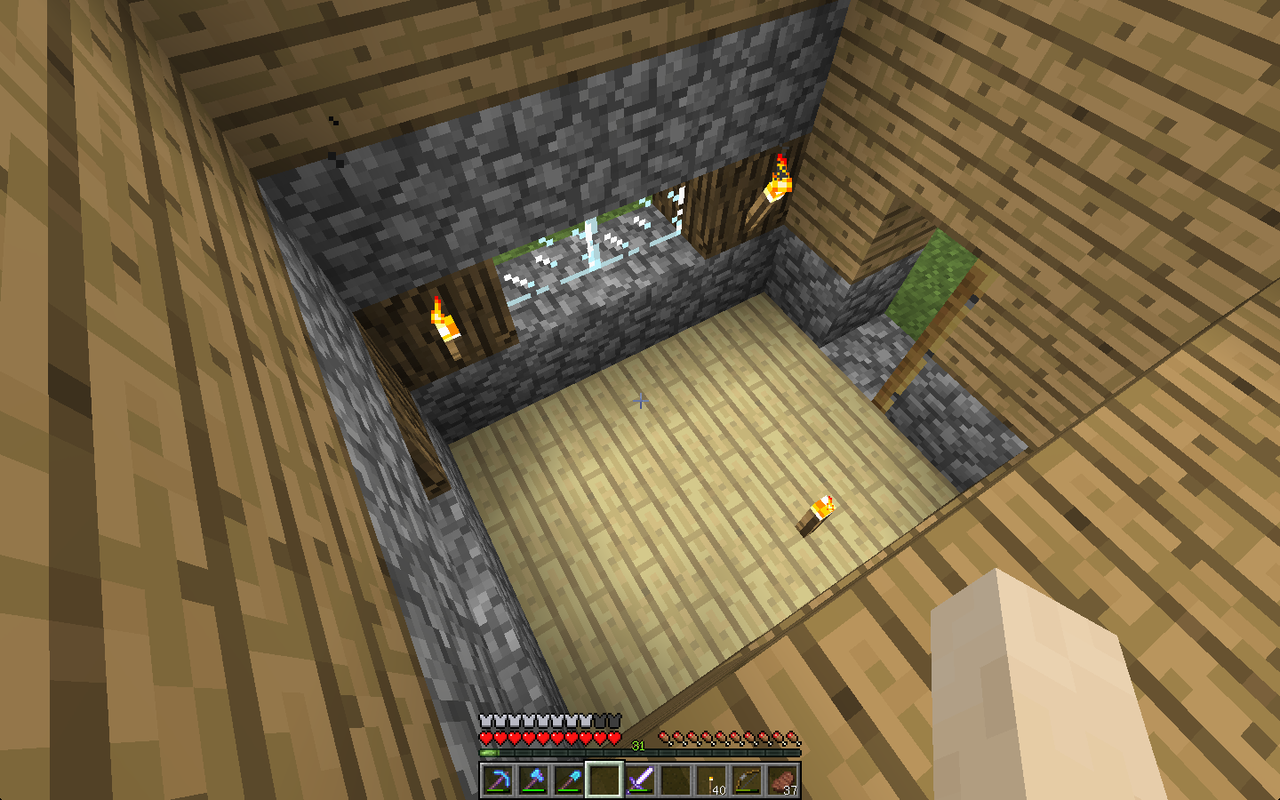Click the first armor chestplate icon
This screenshot has height=800, width=1280.
[x=485, y=720]
